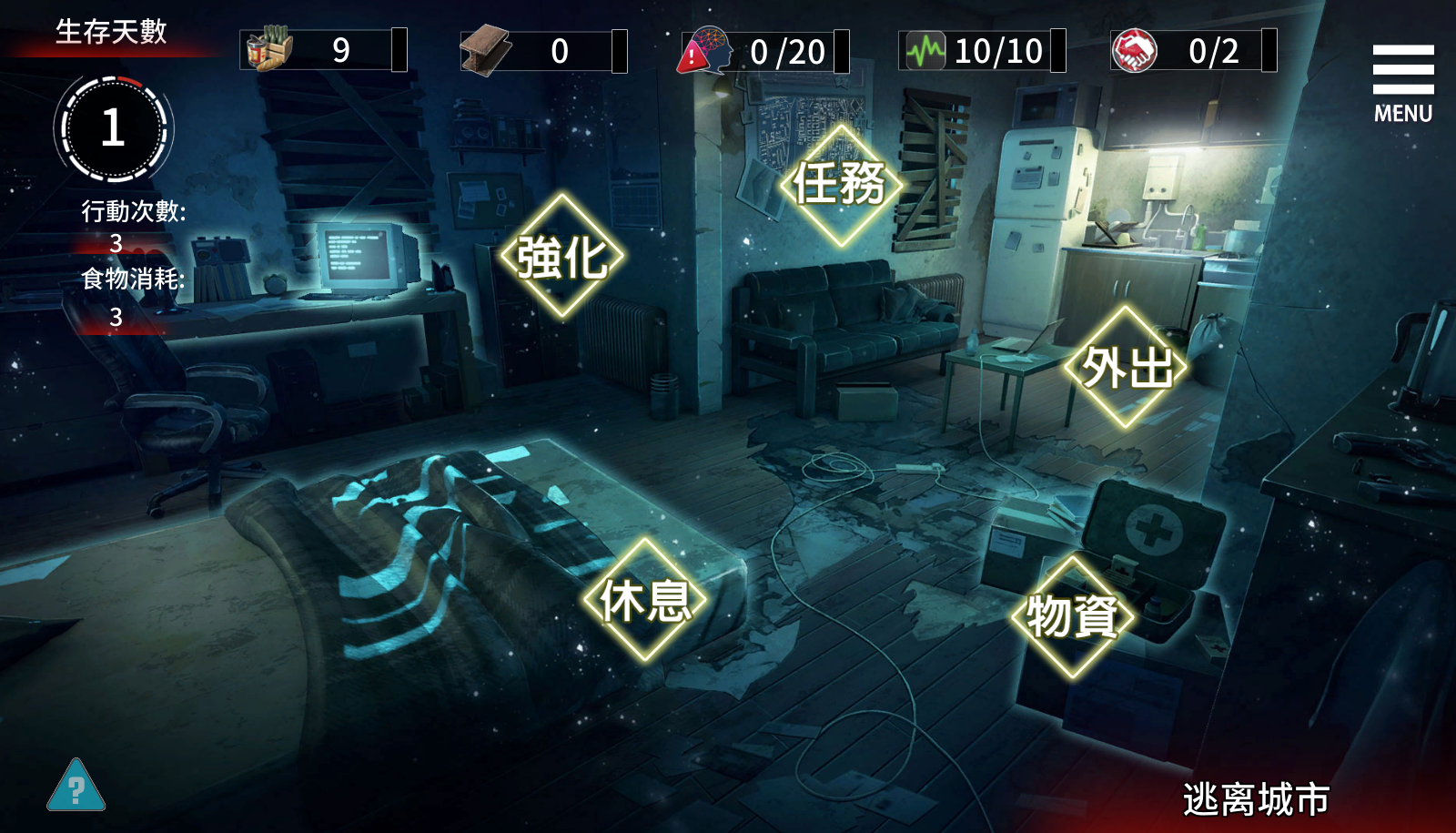Viewport: 1456px width, 833px height.
Task: Choose the 外出 go-out diamond
Action: click(1127, 367)
